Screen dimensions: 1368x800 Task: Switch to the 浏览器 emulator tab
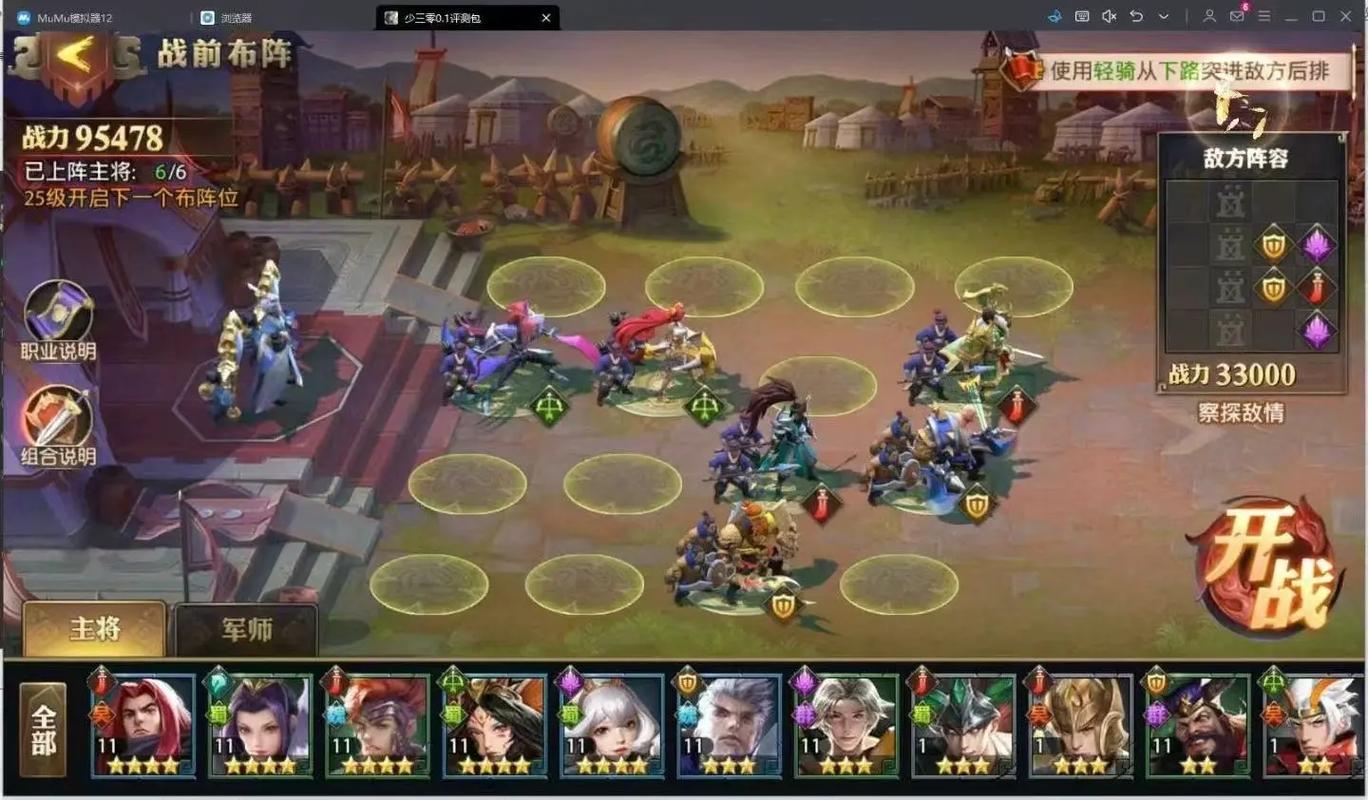point(236,18)
